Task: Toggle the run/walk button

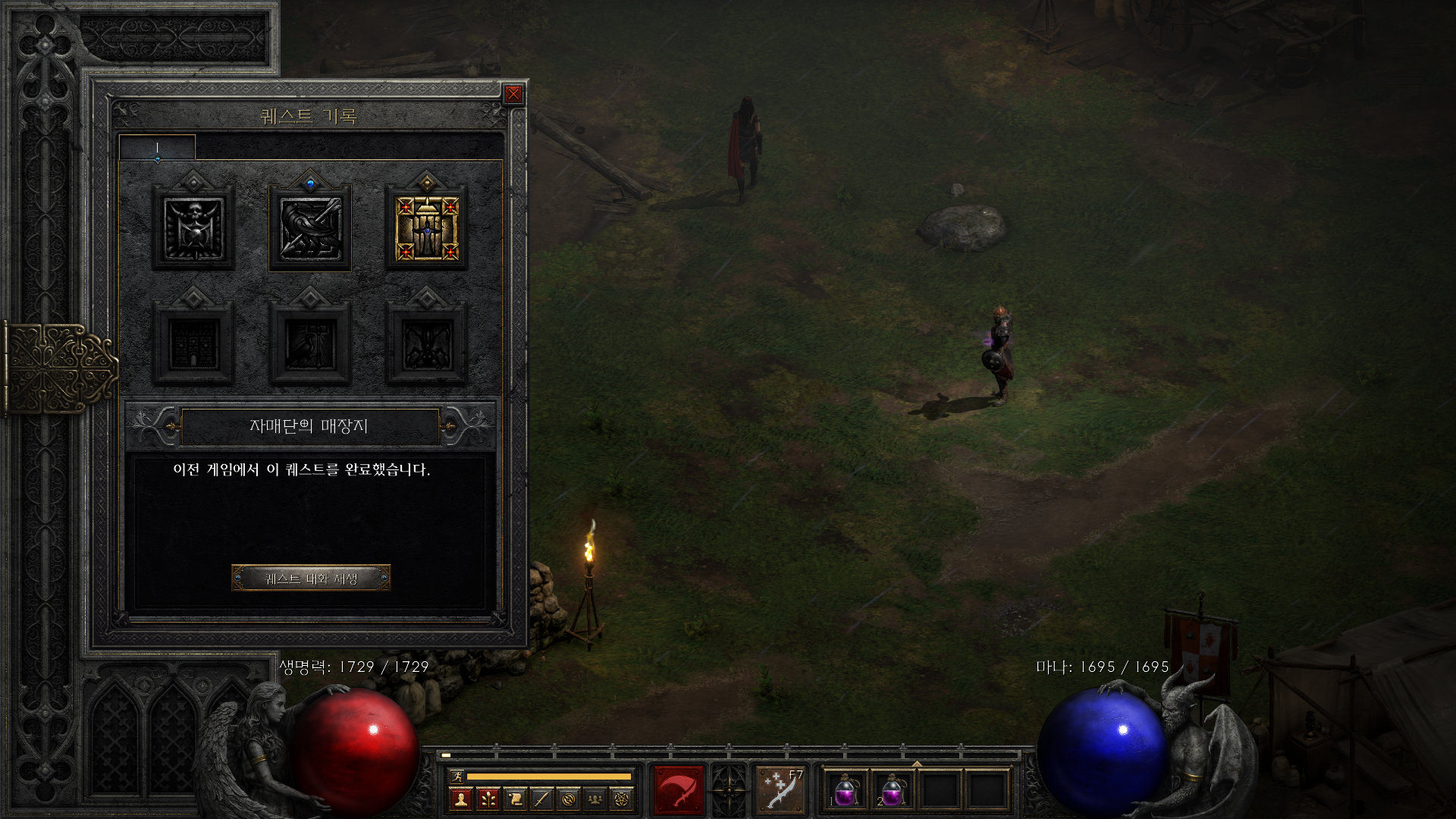Action: click(457, 776)
